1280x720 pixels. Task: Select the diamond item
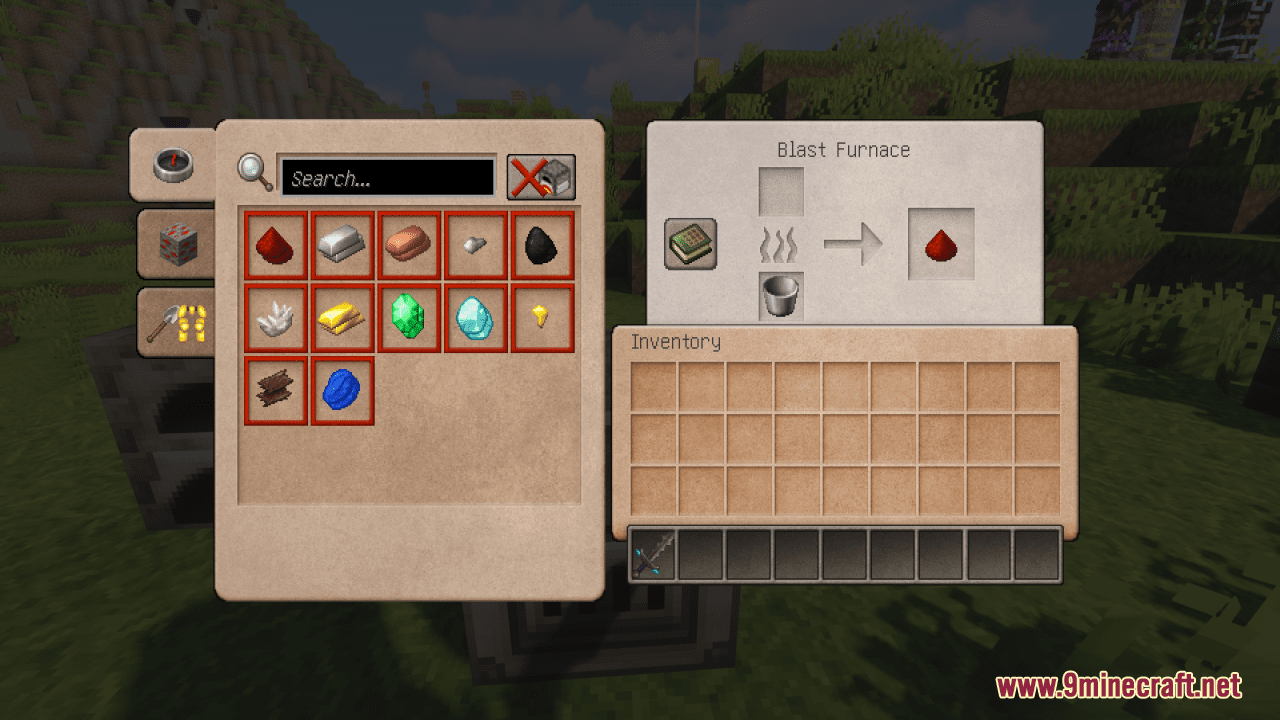476,317
